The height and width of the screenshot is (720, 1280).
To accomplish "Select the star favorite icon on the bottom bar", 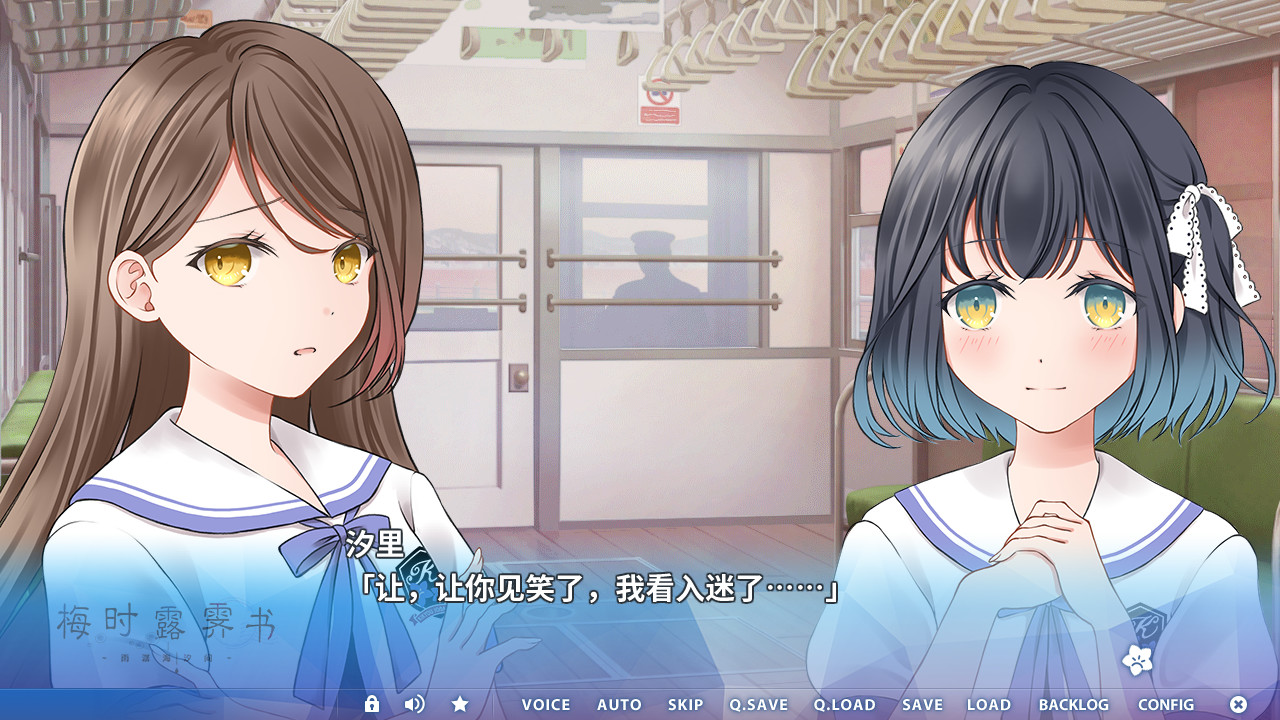I will point(460,704).
